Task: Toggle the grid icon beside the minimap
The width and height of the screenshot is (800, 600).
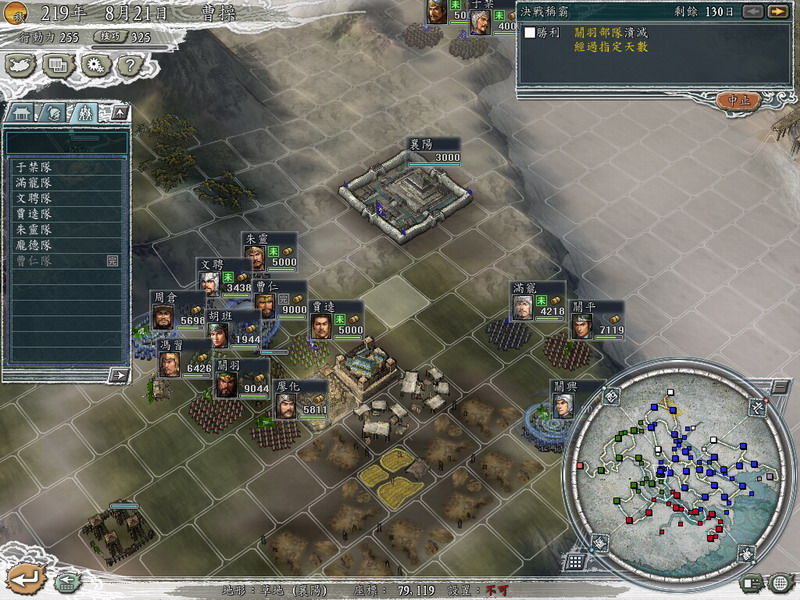Action: point(575,562)
